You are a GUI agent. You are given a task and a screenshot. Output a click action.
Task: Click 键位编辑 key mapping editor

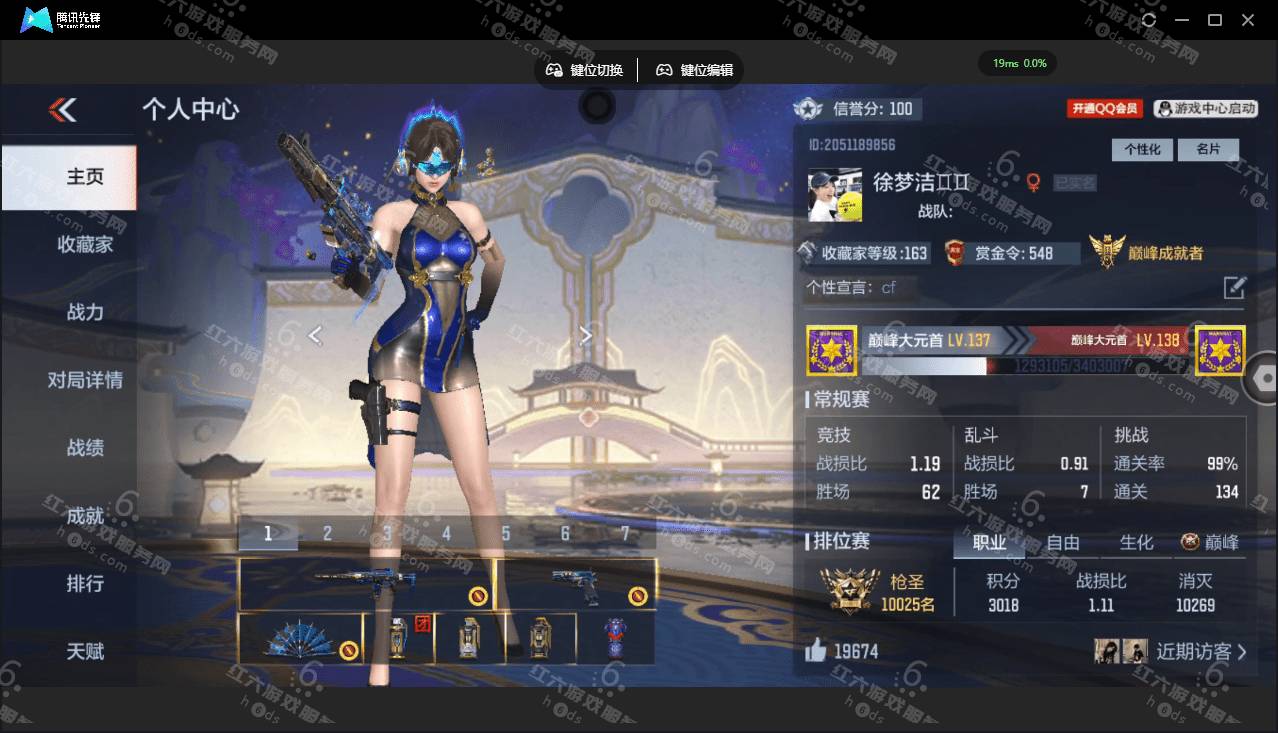click(x=694, y=70)
